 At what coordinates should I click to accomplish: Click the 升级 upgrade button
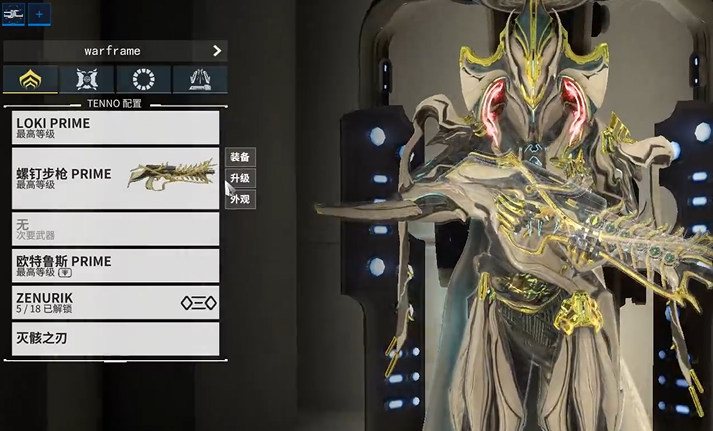pyautogui.click(x=240, y=178)
